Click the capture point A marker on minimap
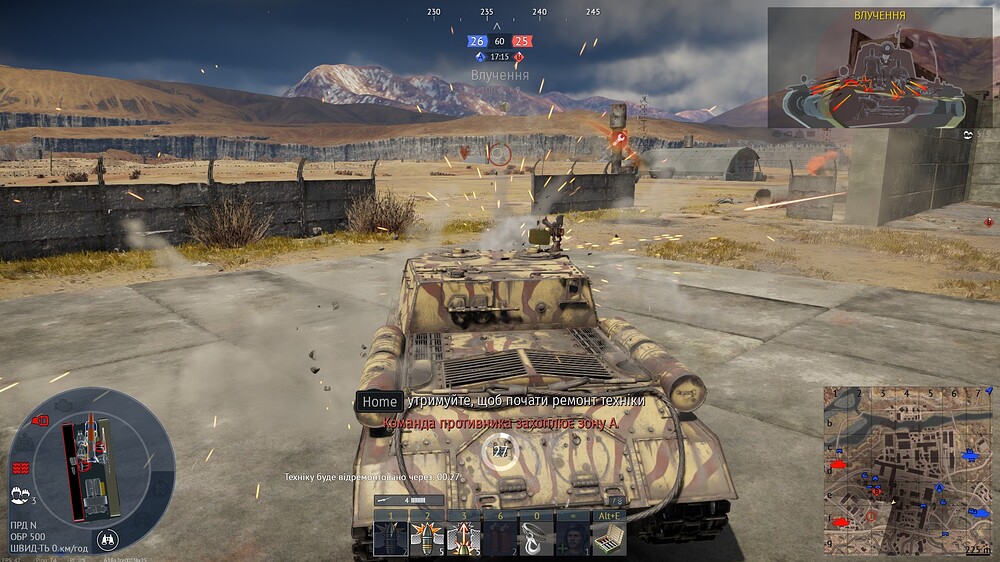The image size is (1000, 562). 939,488
